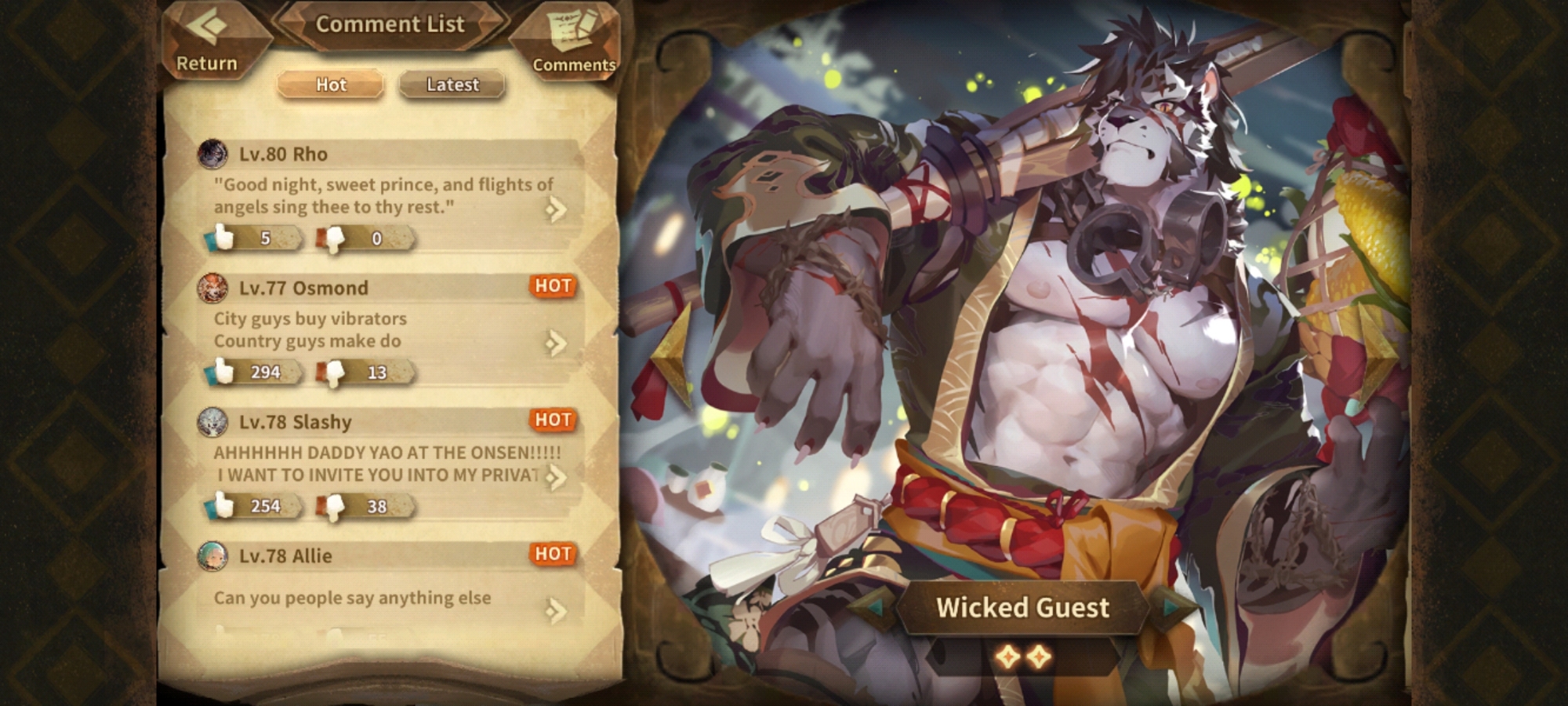
Task: Expand Slashy's comment using its arrow
Action: coord(556,477)
